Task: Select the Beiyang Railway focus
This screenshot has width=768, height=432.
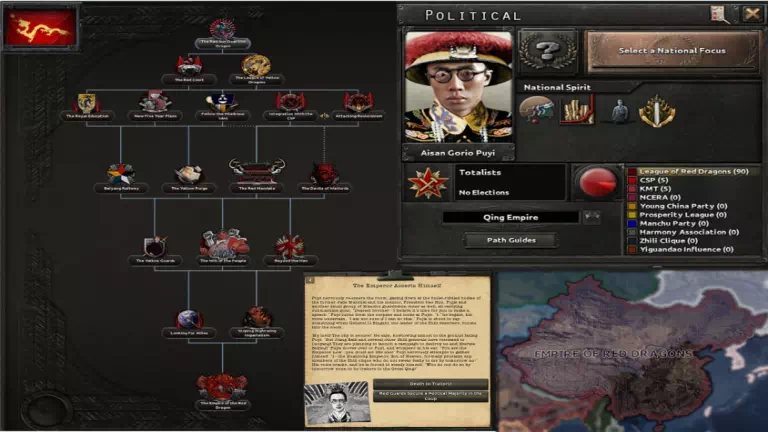Action: pyautogui.click(x=121, y=176)
